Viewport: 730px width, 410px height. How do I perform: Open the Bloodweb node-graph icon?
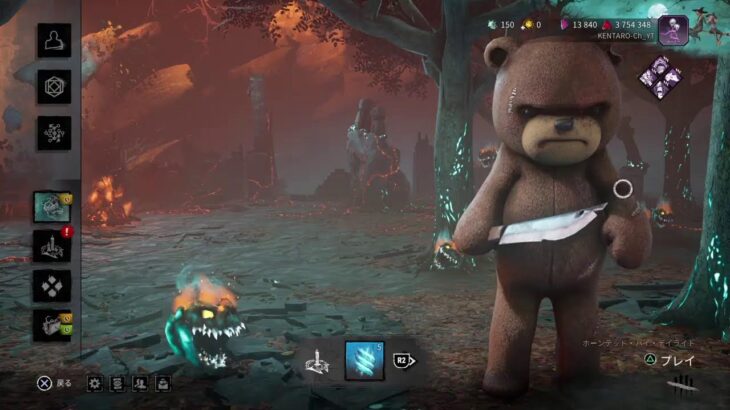click(x=54, y=132)
